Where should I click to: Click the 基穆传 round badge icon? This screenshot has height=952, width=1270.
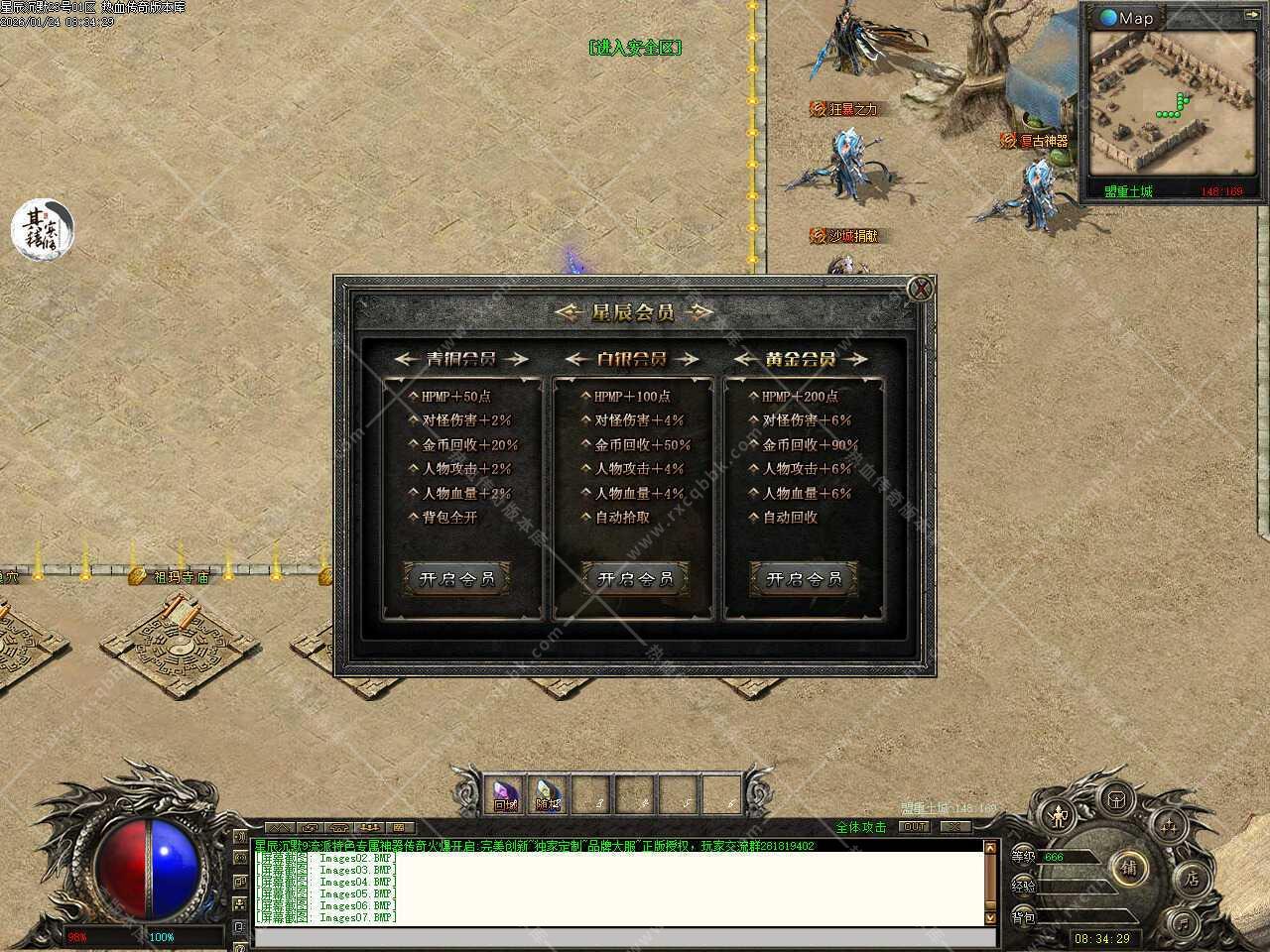[43, 229]
